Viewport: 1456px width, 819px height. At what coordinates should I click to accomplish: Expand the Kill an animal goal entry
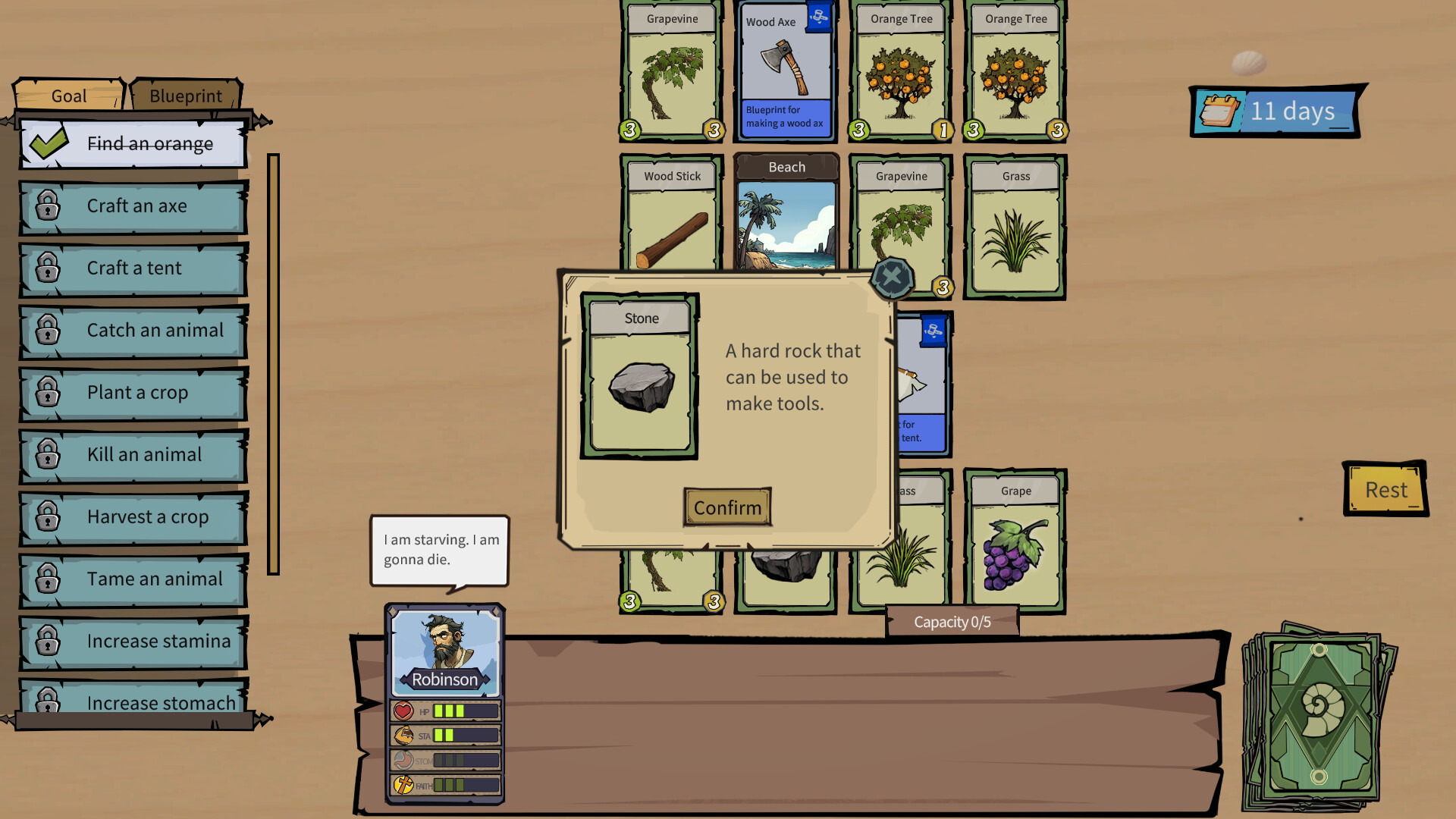tap(144, 454)
